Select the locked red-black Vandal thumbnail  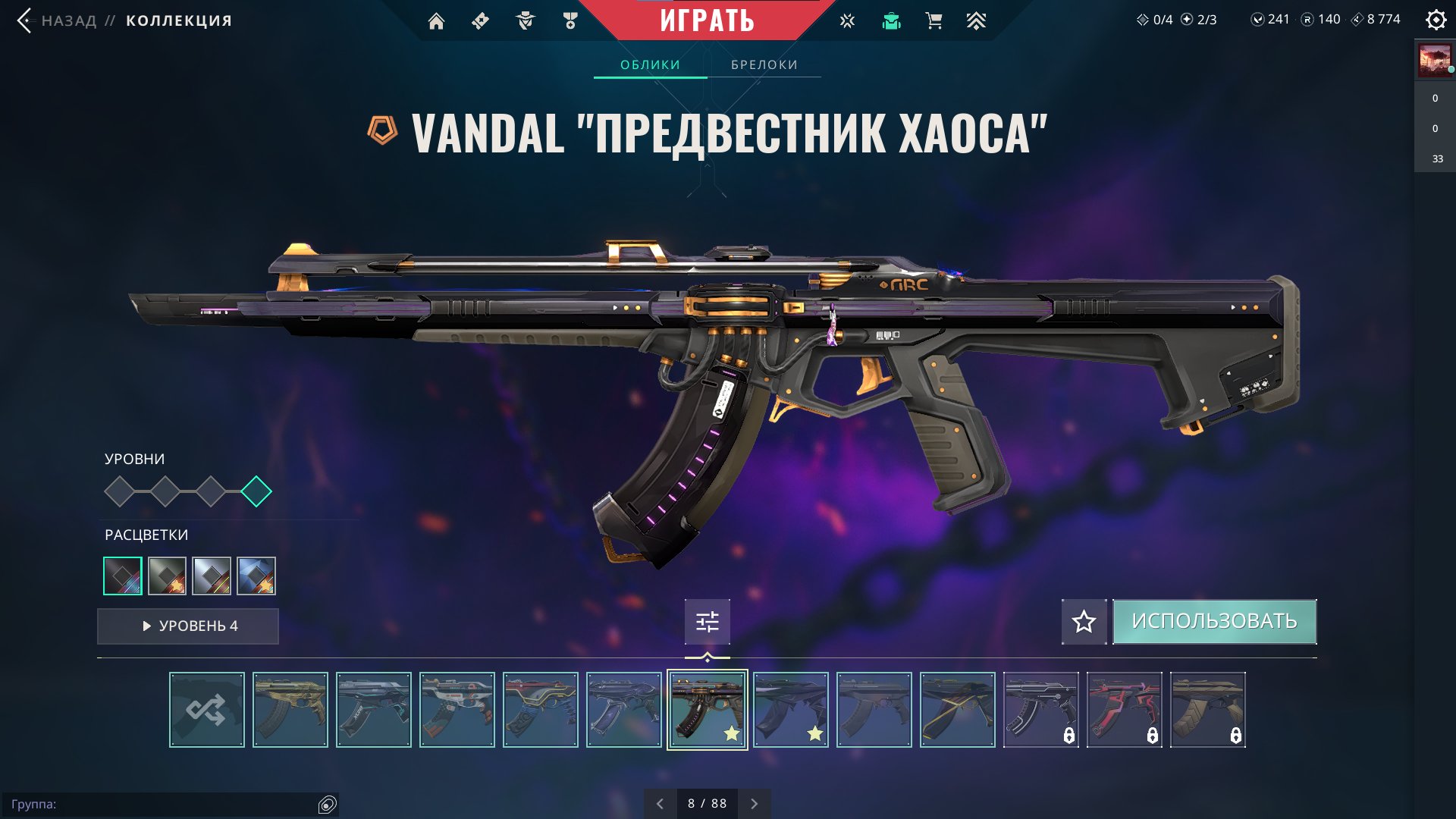tap(1125, 710)
